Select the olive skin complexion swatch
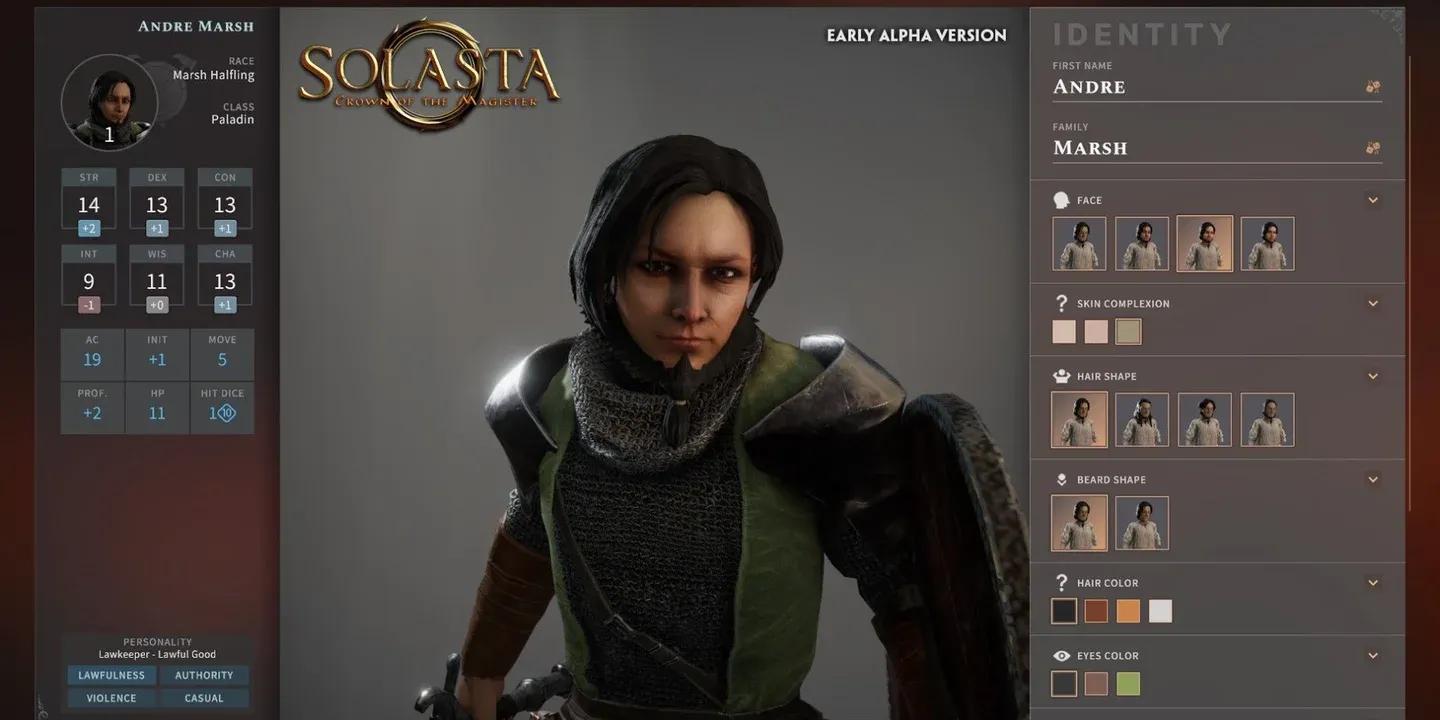The image size is (1440, 720). [1128, 332]
